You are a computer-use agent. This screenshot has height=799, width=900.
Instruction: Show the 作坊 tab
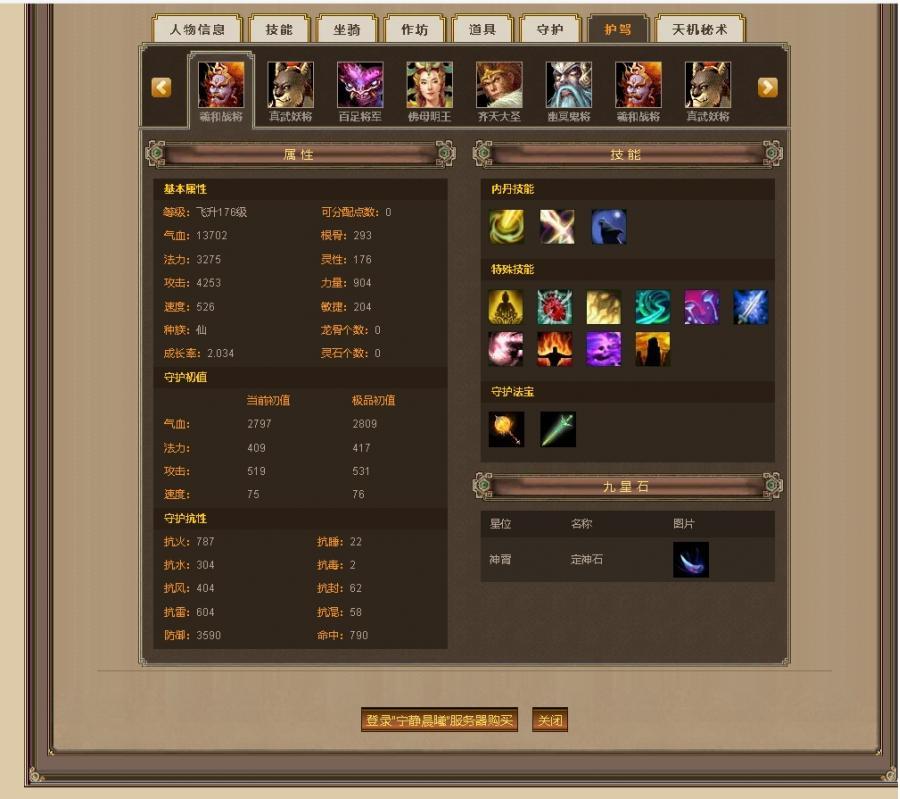pos(414,30)
